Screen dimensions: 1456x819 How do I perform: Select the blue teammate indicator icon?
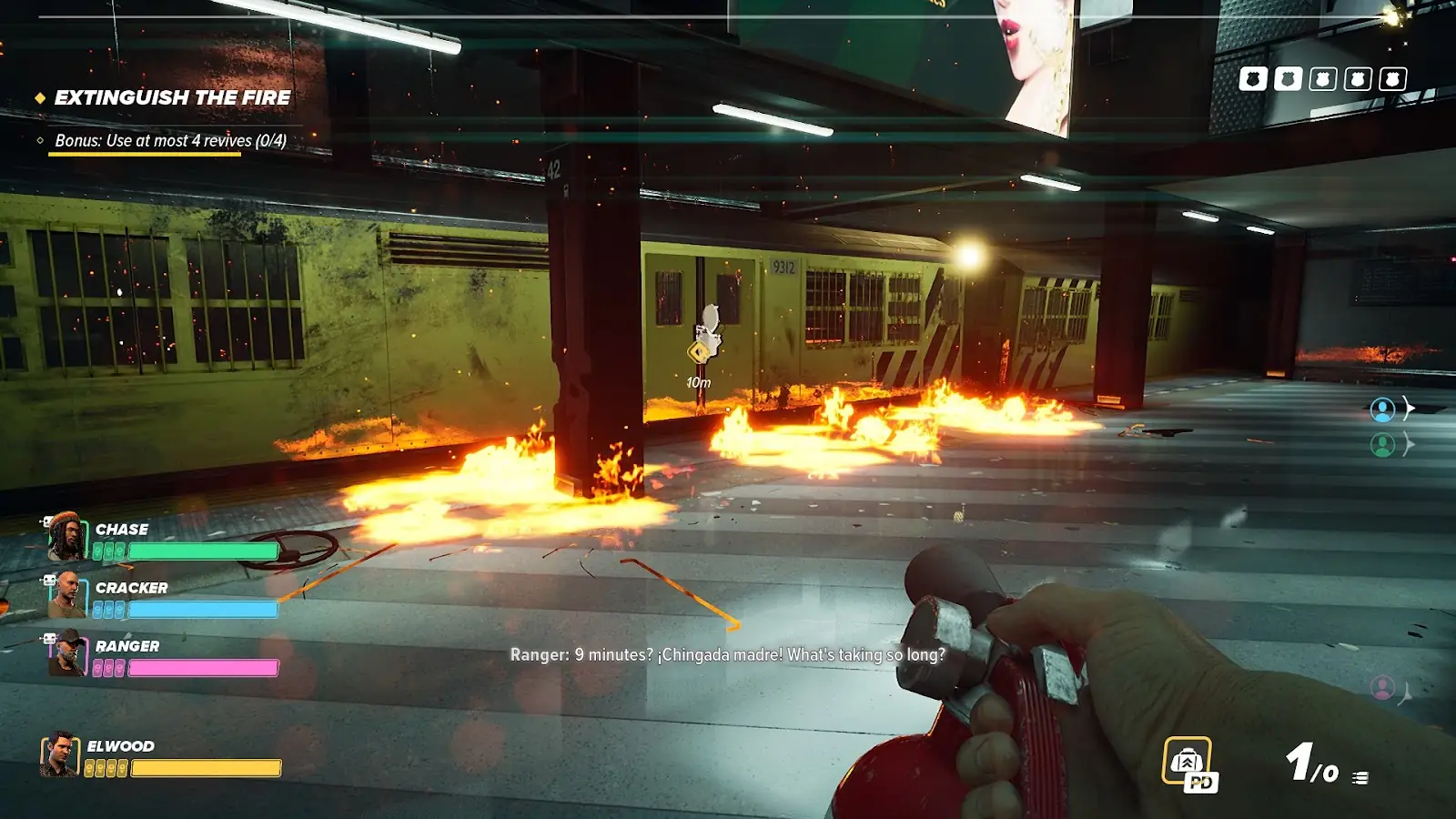click(1382, 409)
